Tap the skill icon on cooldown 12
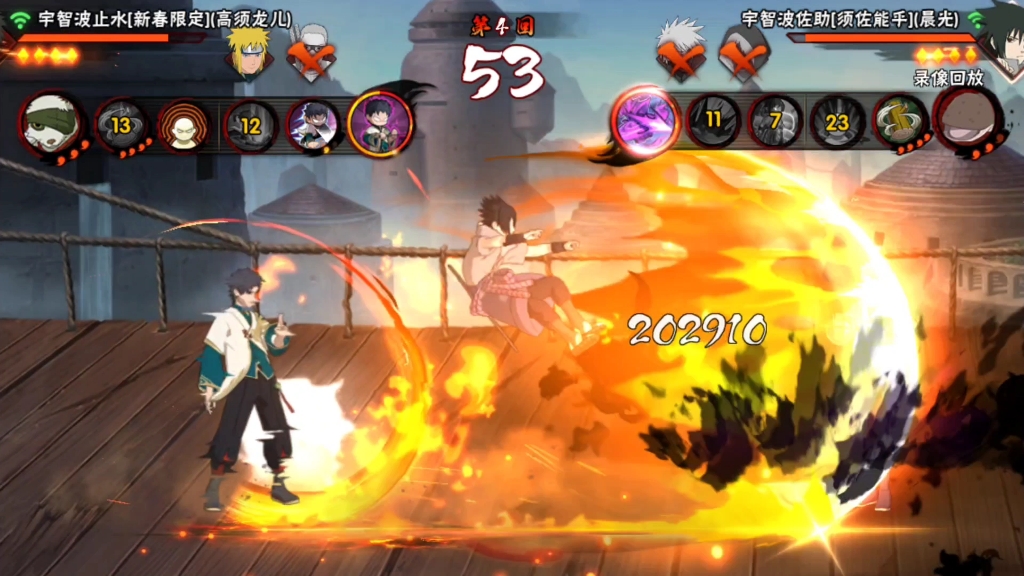Screen dimensions: 1024x576 tap(250, 125)
